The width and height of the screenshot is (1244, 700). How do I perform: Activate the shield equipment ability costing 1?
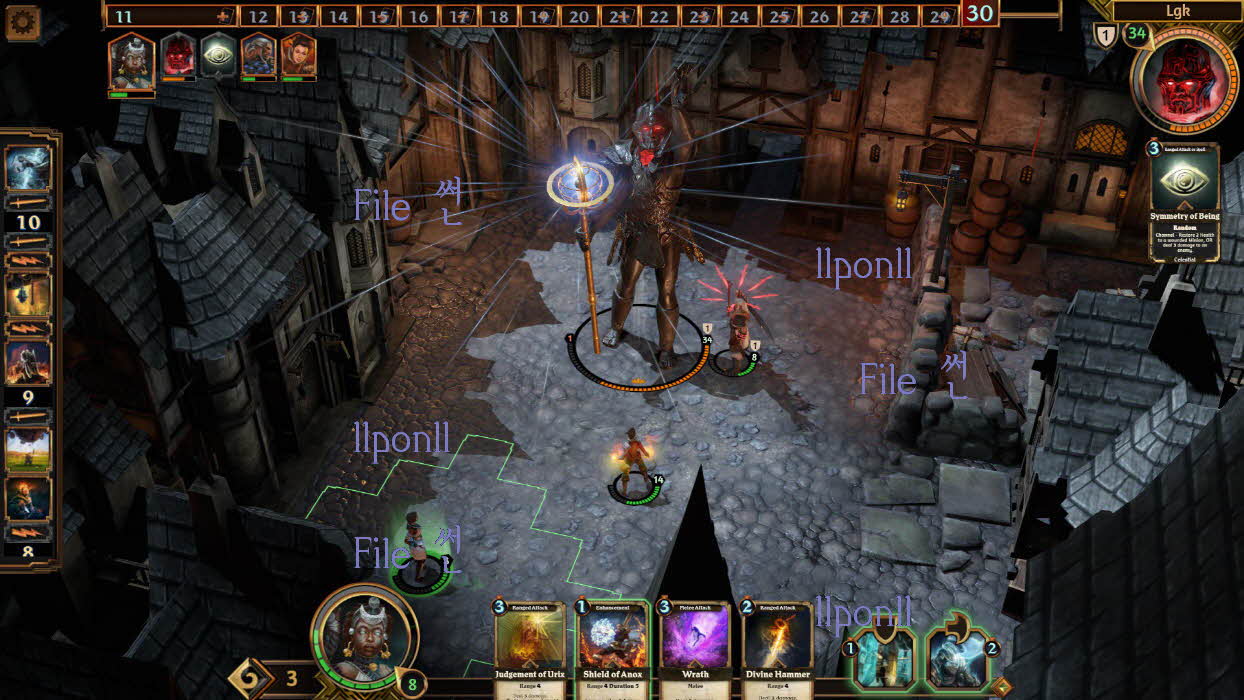pyautogui.click(x=884, y=659)
